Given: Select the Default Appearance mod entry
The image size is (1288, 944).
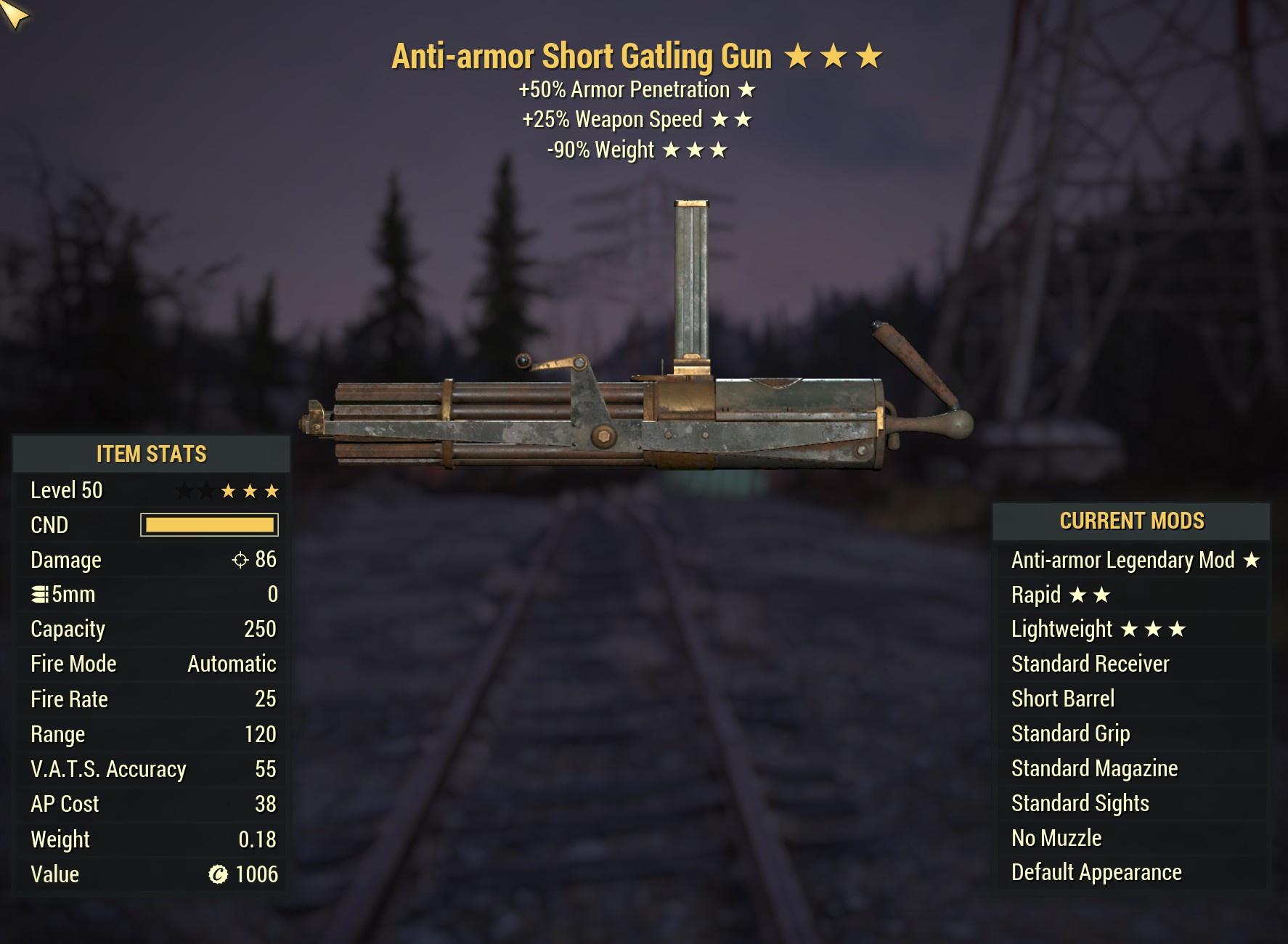Looking at the screenshot, I should tap(1096, 872).
